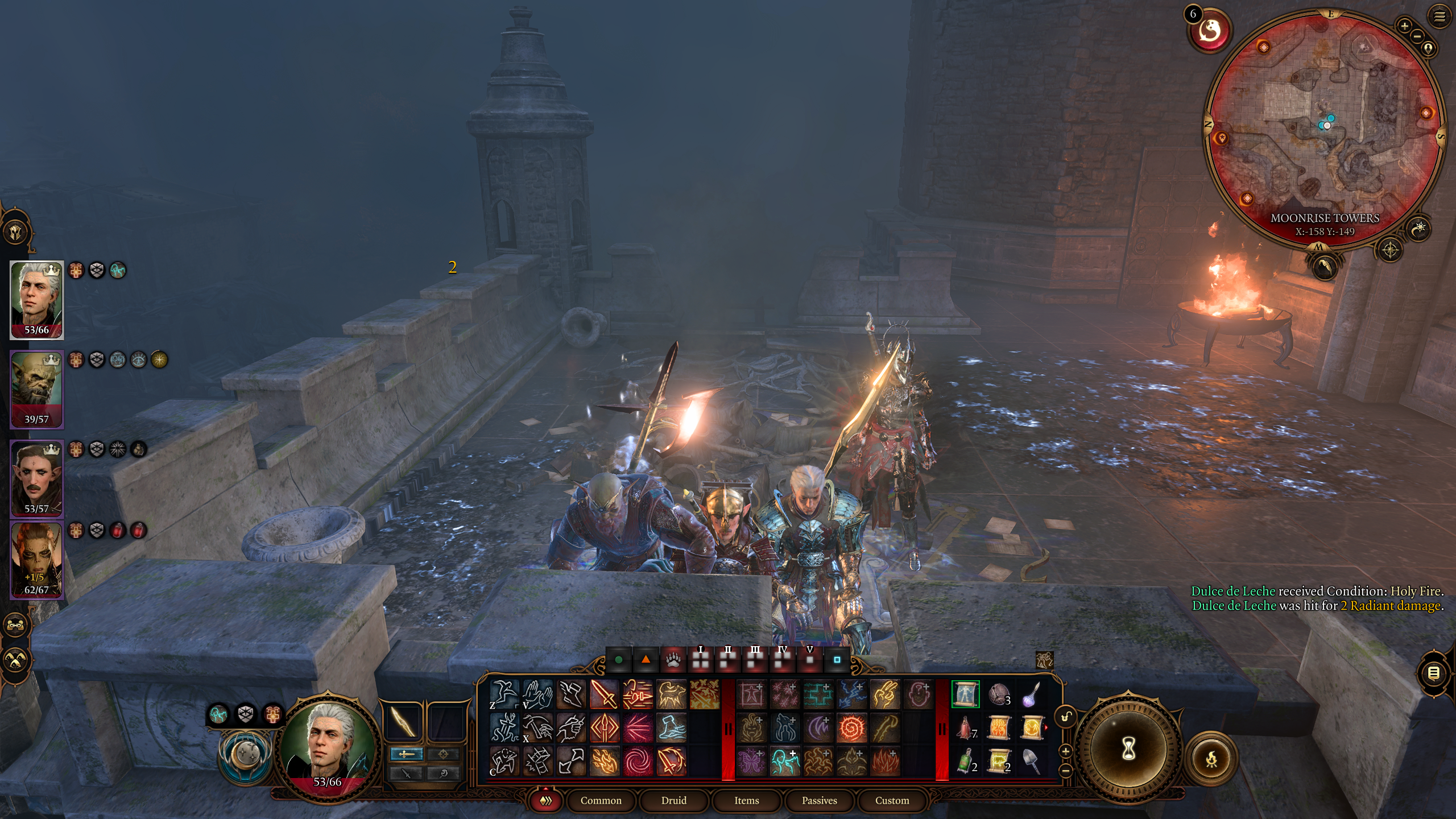Use the Jump action icon
Viewport: 1456px width, 819px height.
point(504,694)
